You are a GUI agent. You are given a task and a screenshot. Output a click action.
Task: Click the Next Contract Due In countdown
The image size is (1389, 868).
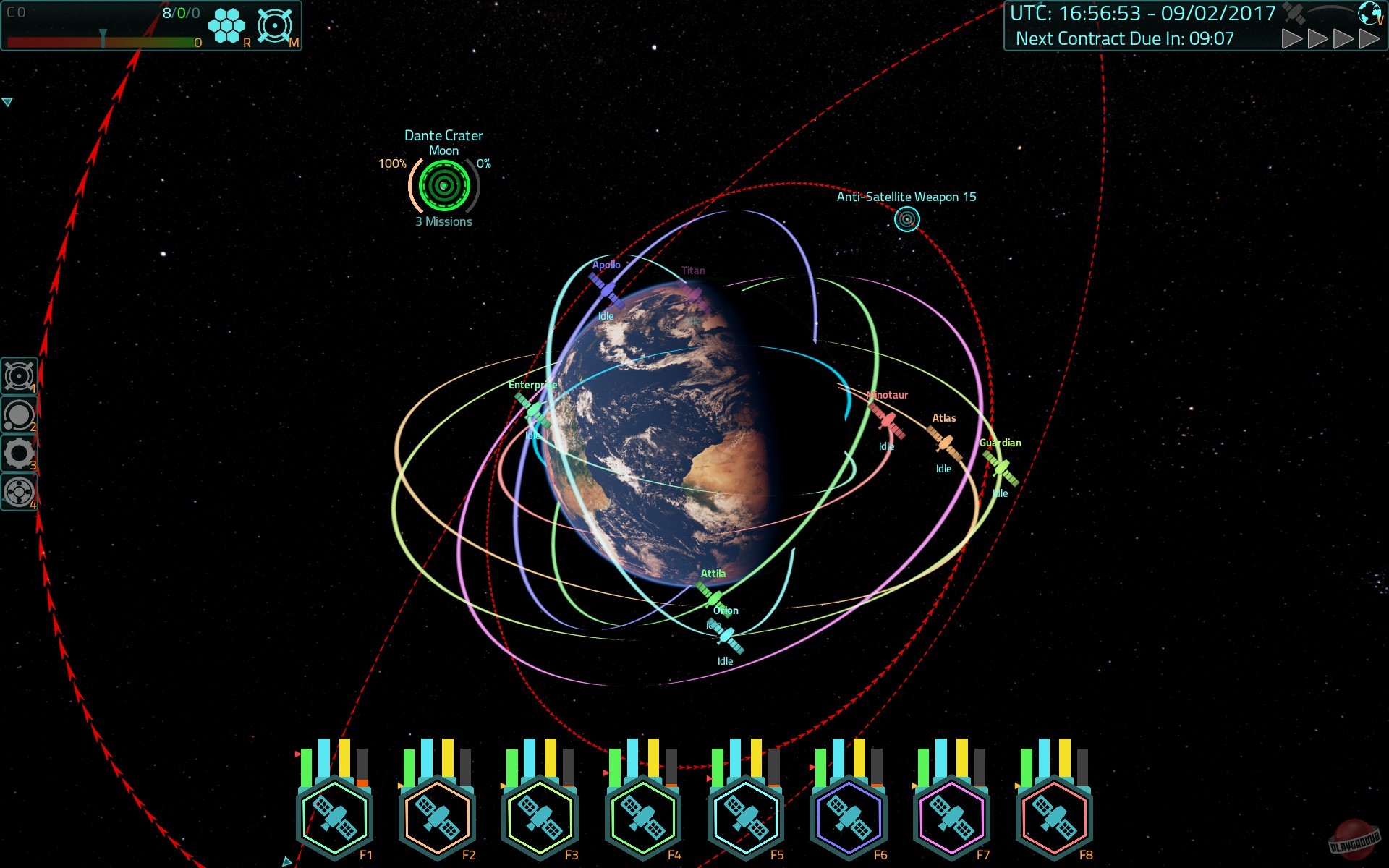(1123, 38)
